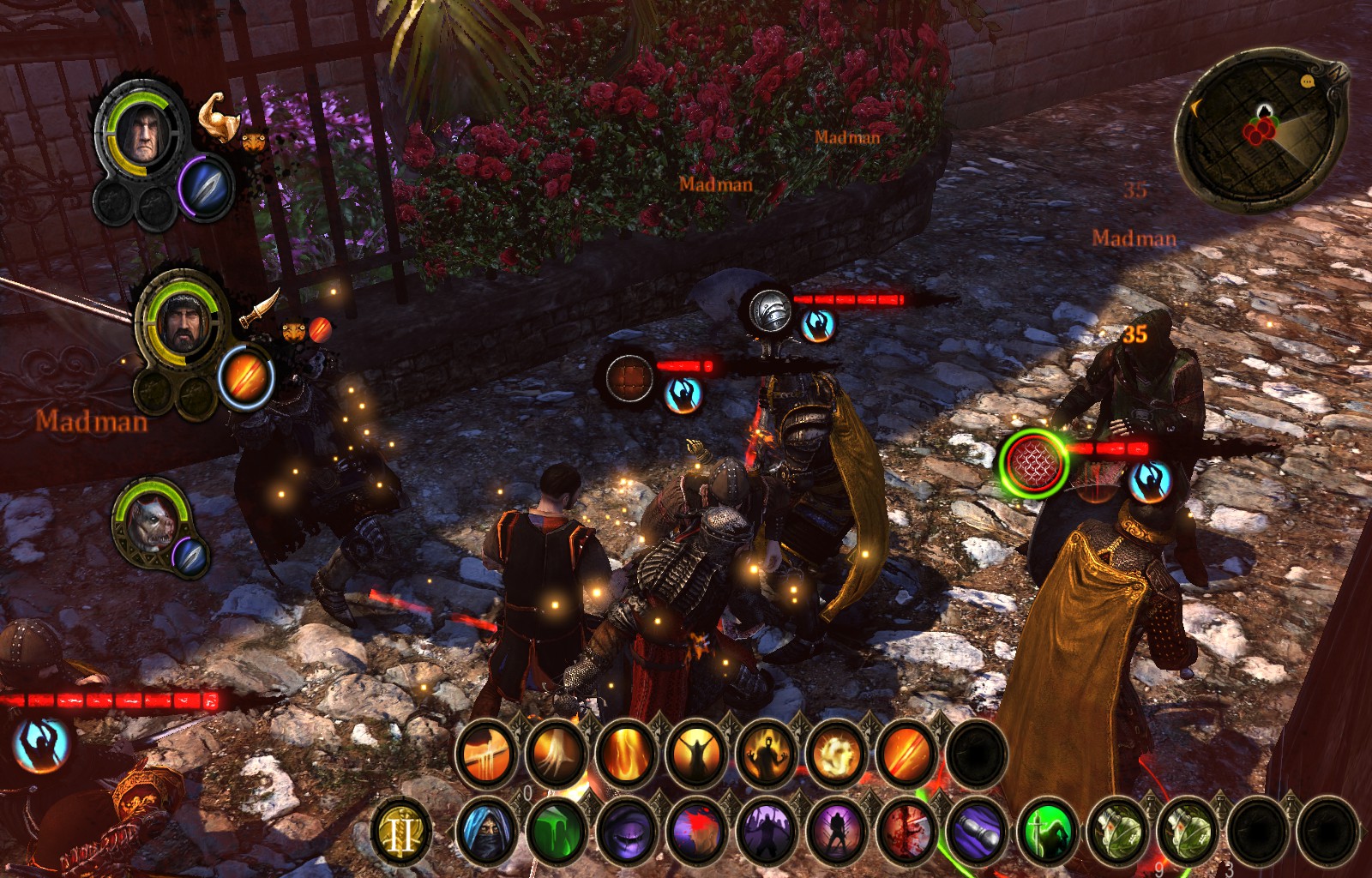Activate the flaming sword strike ability

(486, 755)
